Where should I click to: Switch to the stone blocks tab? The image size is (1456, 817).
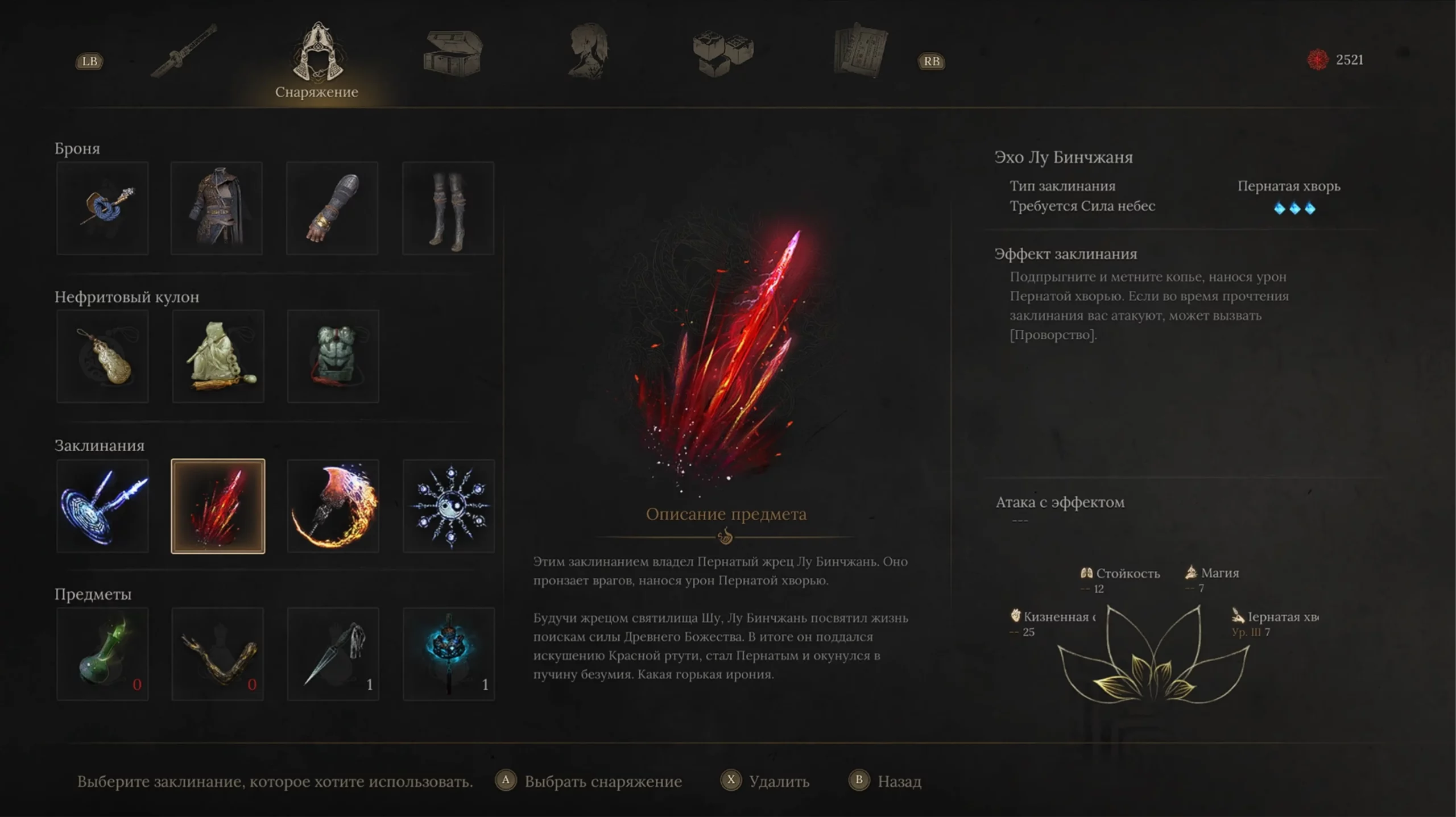(723, 53)
